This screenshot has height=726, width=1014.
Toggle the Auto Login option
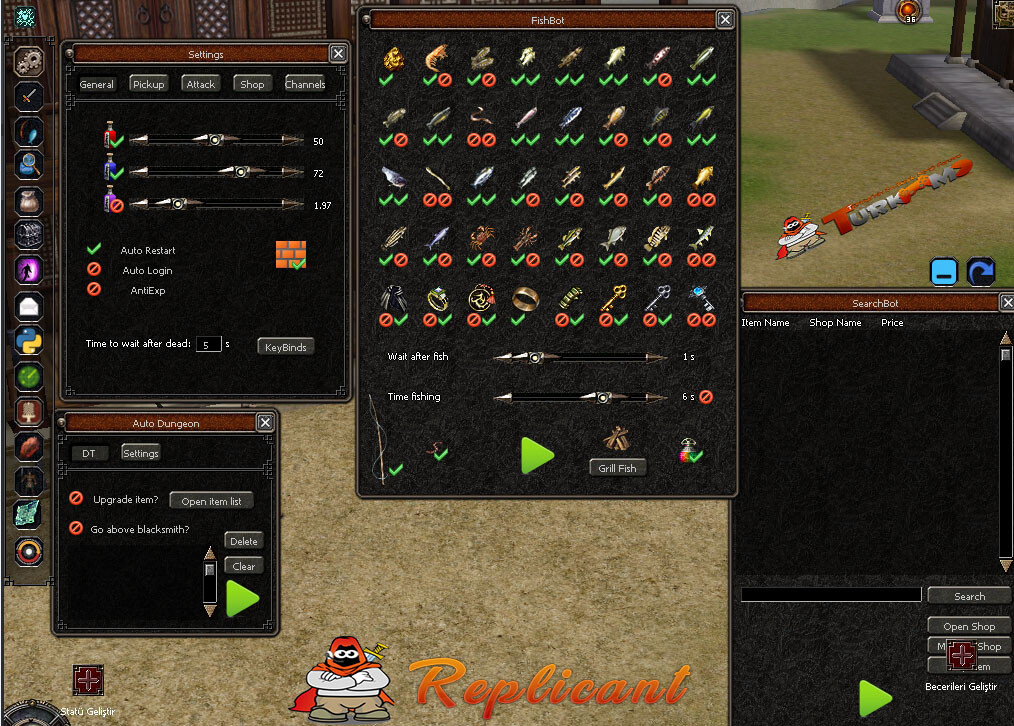coord(95,270)
